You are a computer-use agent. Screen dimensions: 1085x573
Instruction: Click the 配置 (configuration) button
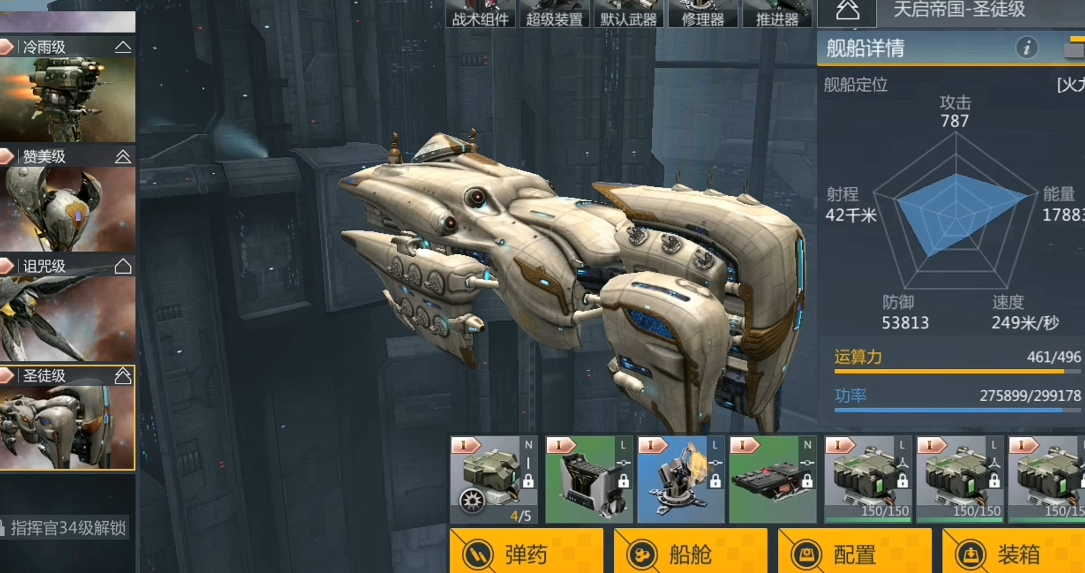click(854, 553)
